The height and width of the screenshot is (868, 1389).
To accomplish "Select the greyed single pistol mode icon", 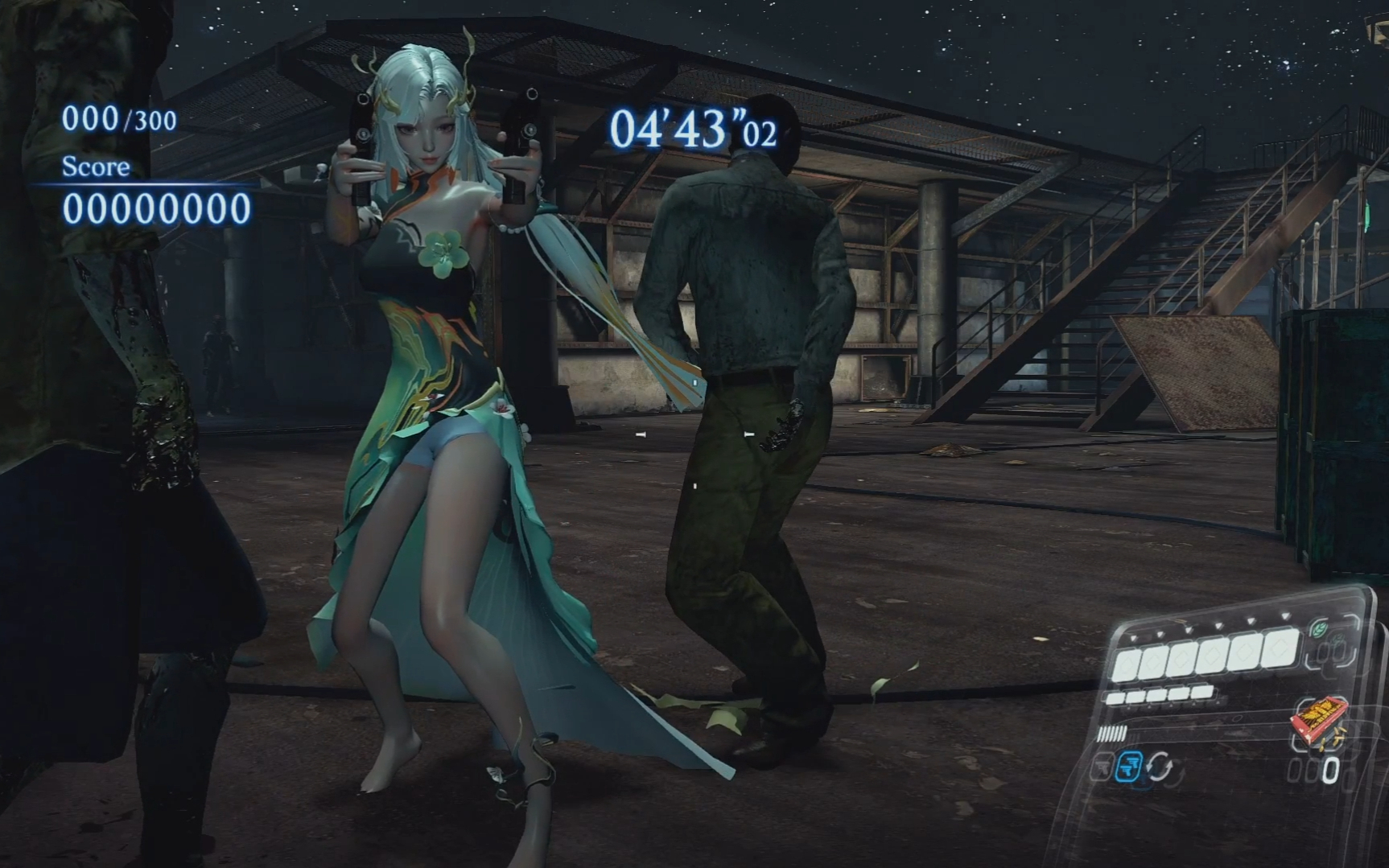I will 1103,767.
